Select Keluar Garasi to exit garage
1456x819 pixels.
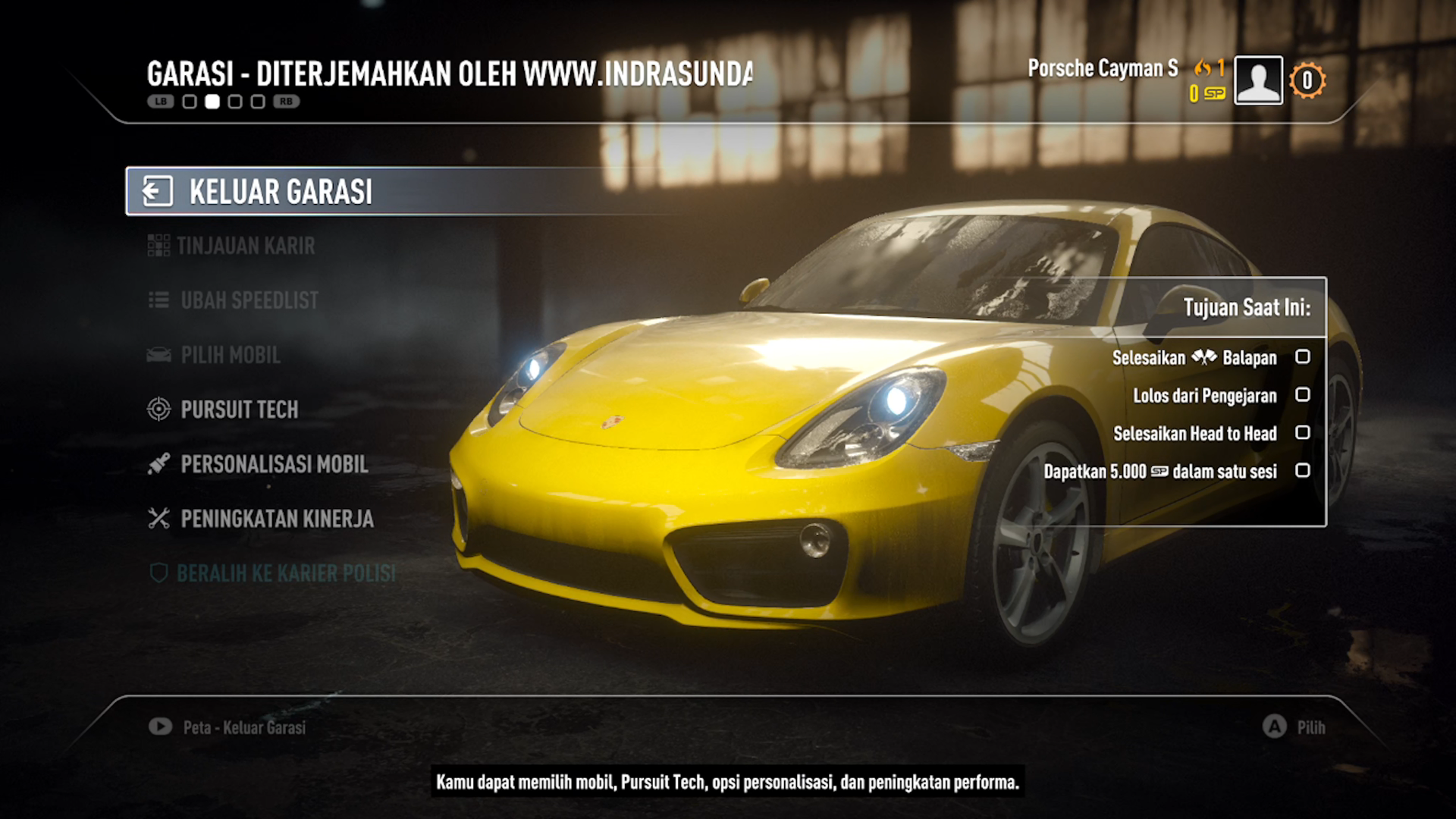coord(281,192)
